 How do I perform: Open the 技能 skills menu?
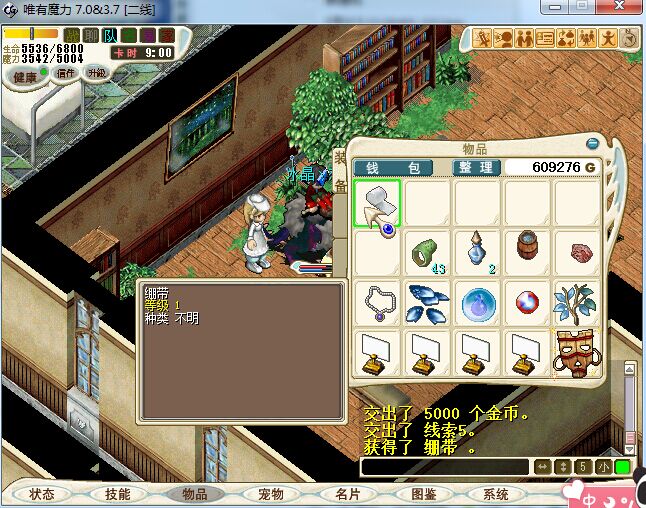[118, 494]
